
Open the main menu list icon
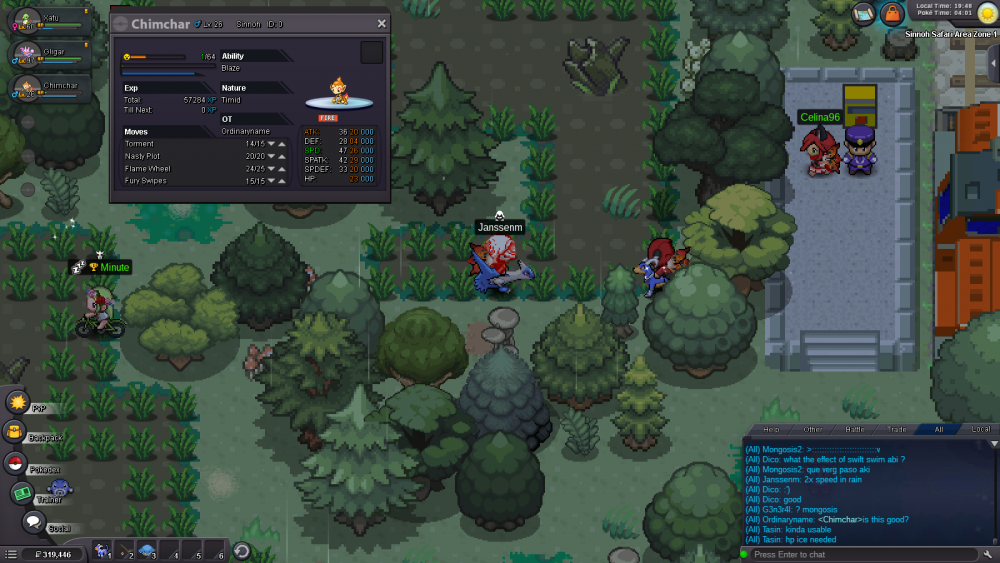pos(10,553)
